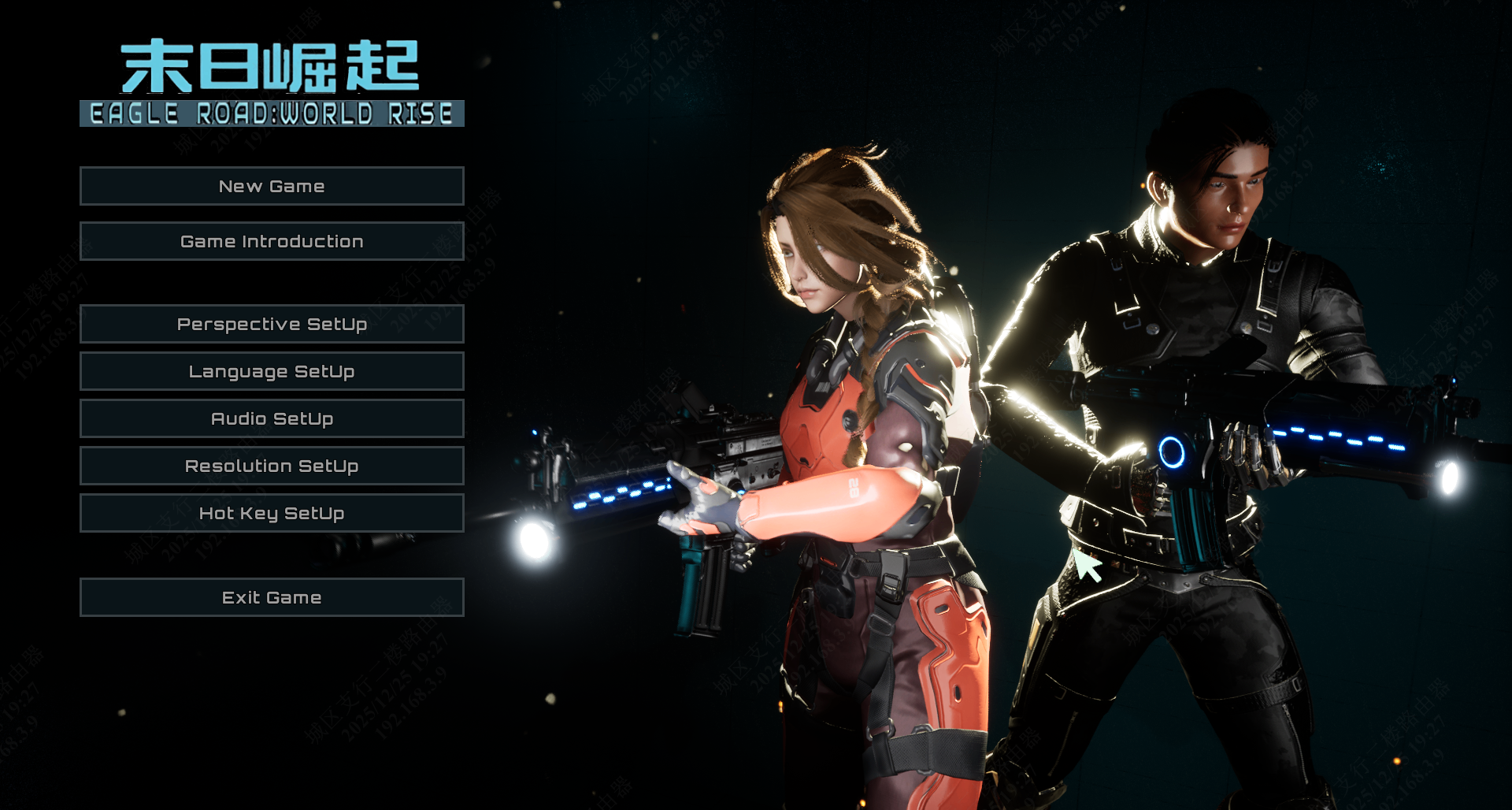Open the Game Introduction

coord(272,241)
